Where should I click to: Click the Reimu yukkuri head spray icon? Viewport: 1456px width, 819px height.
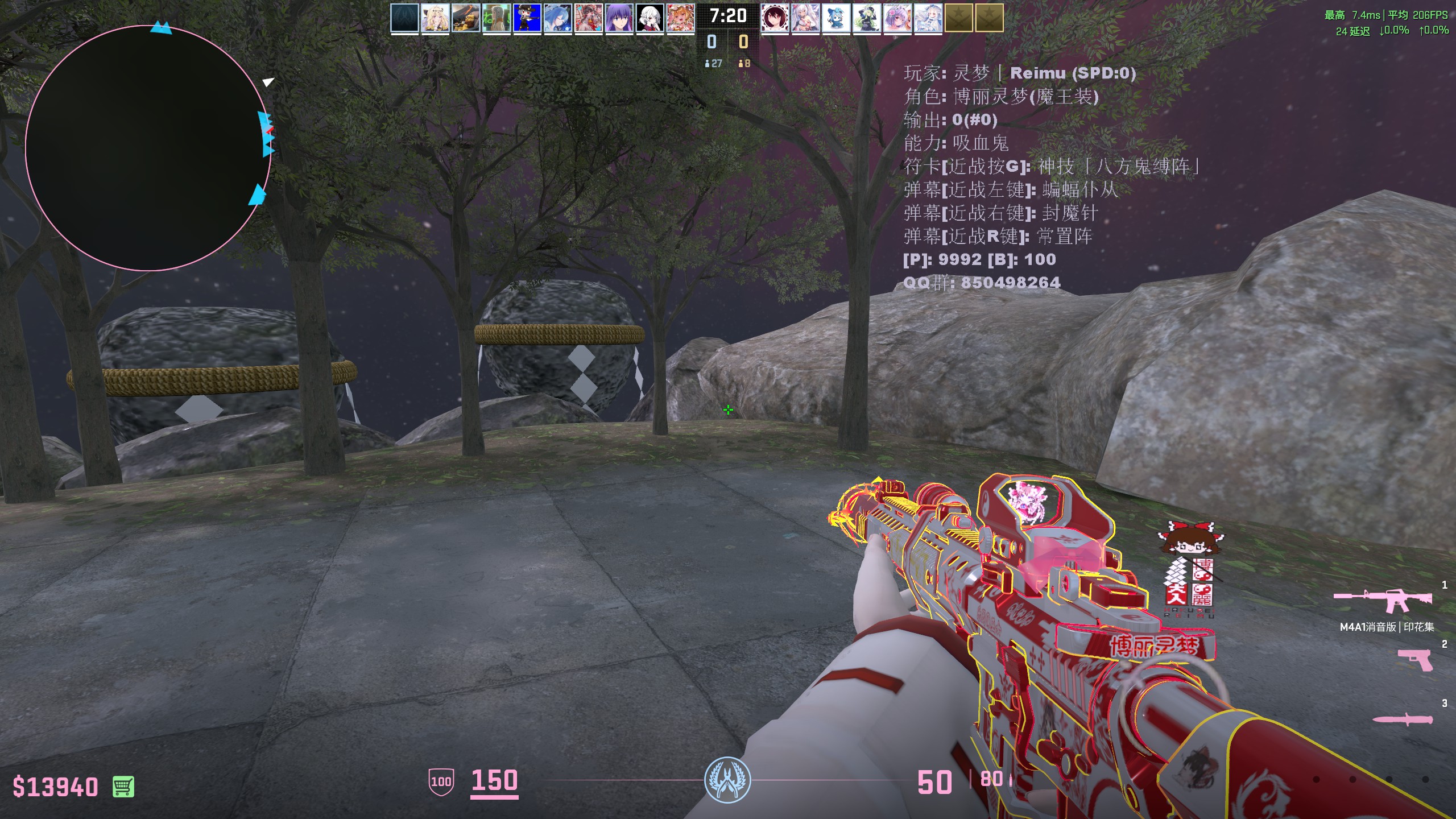[x=1190, y=539]
